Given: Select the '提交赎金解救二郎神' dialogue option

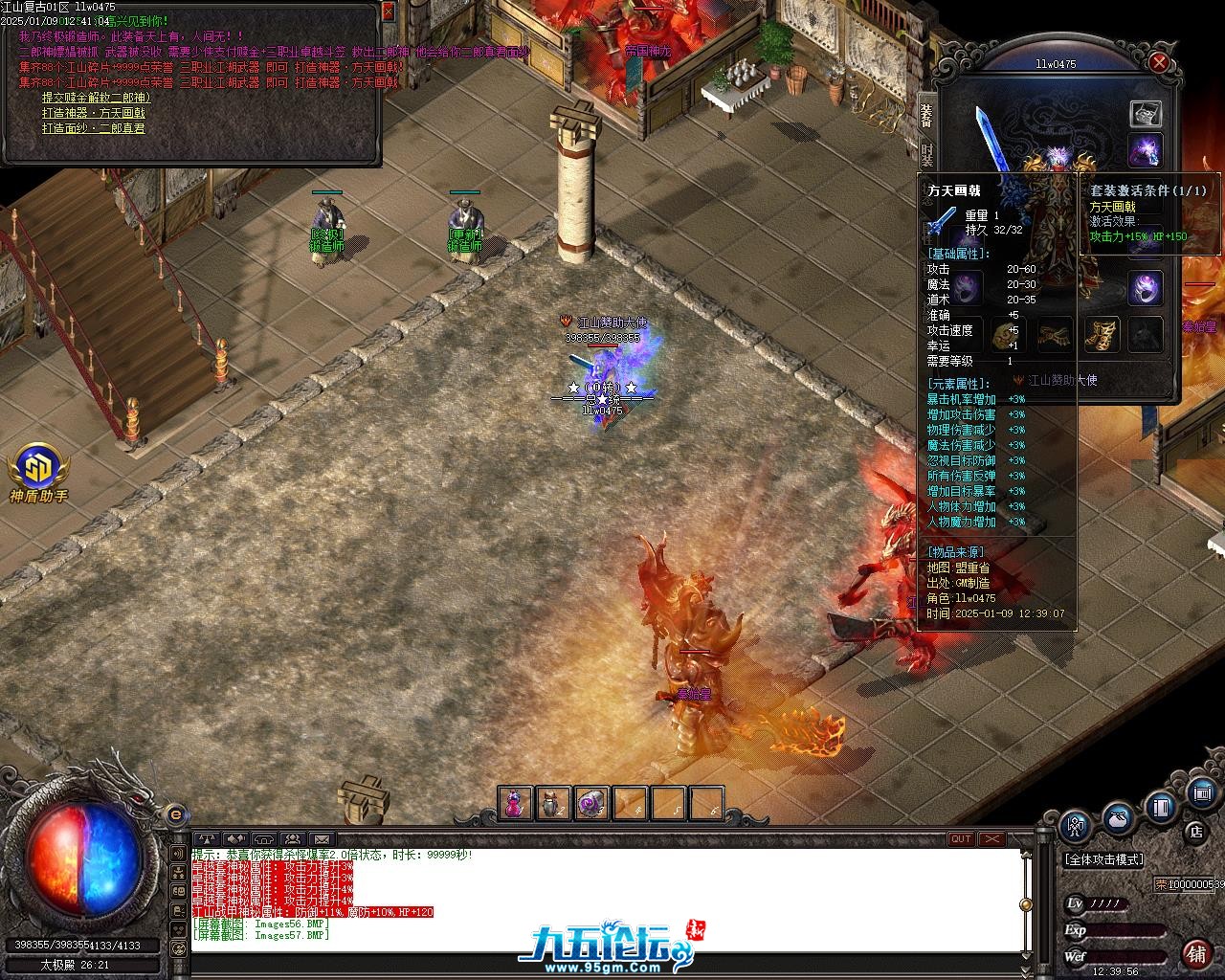Looking at the screenshot, I should [x=96, y=98].
